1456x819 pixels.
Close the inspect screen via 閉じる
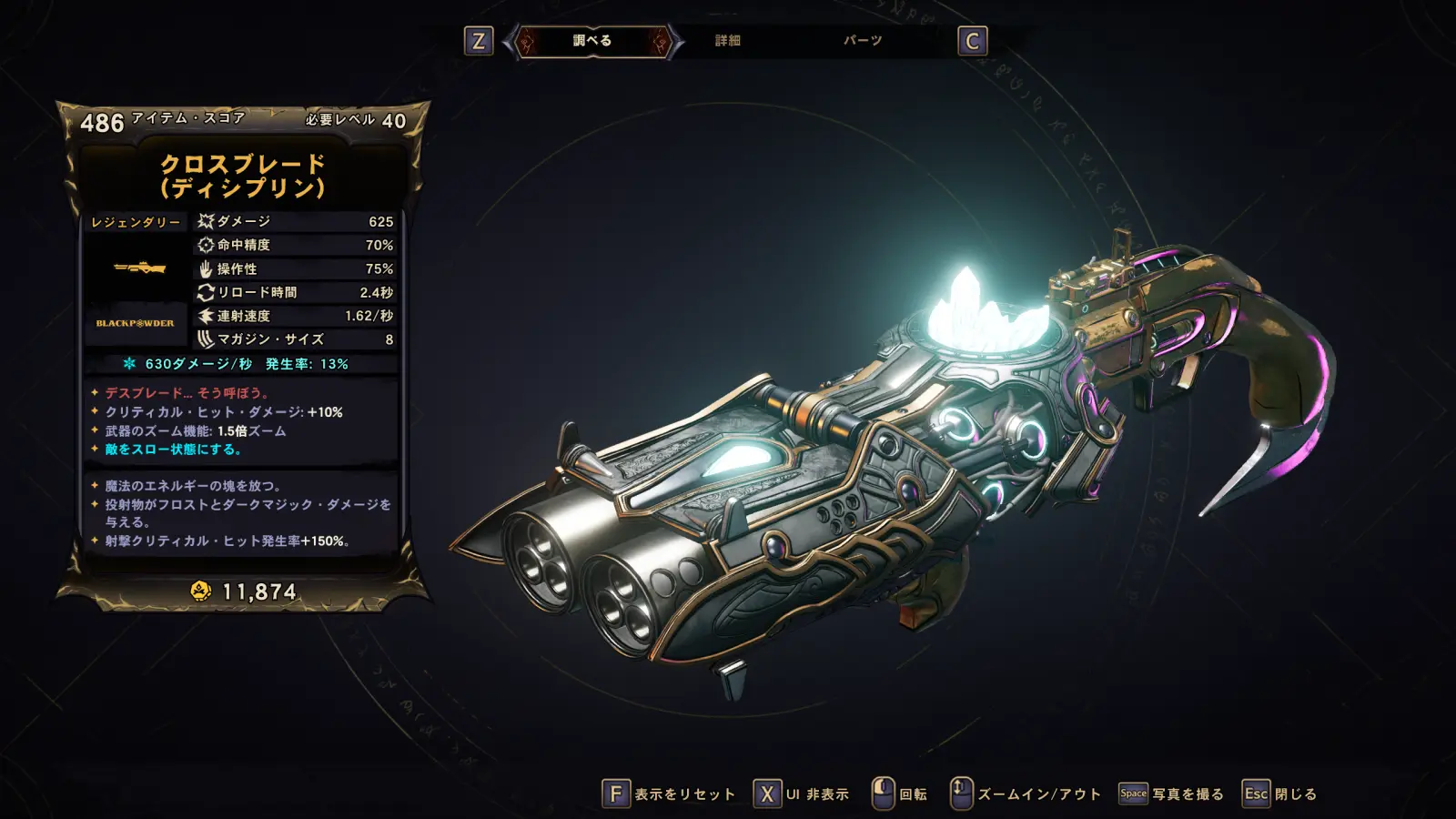[x=1280, y=794]
